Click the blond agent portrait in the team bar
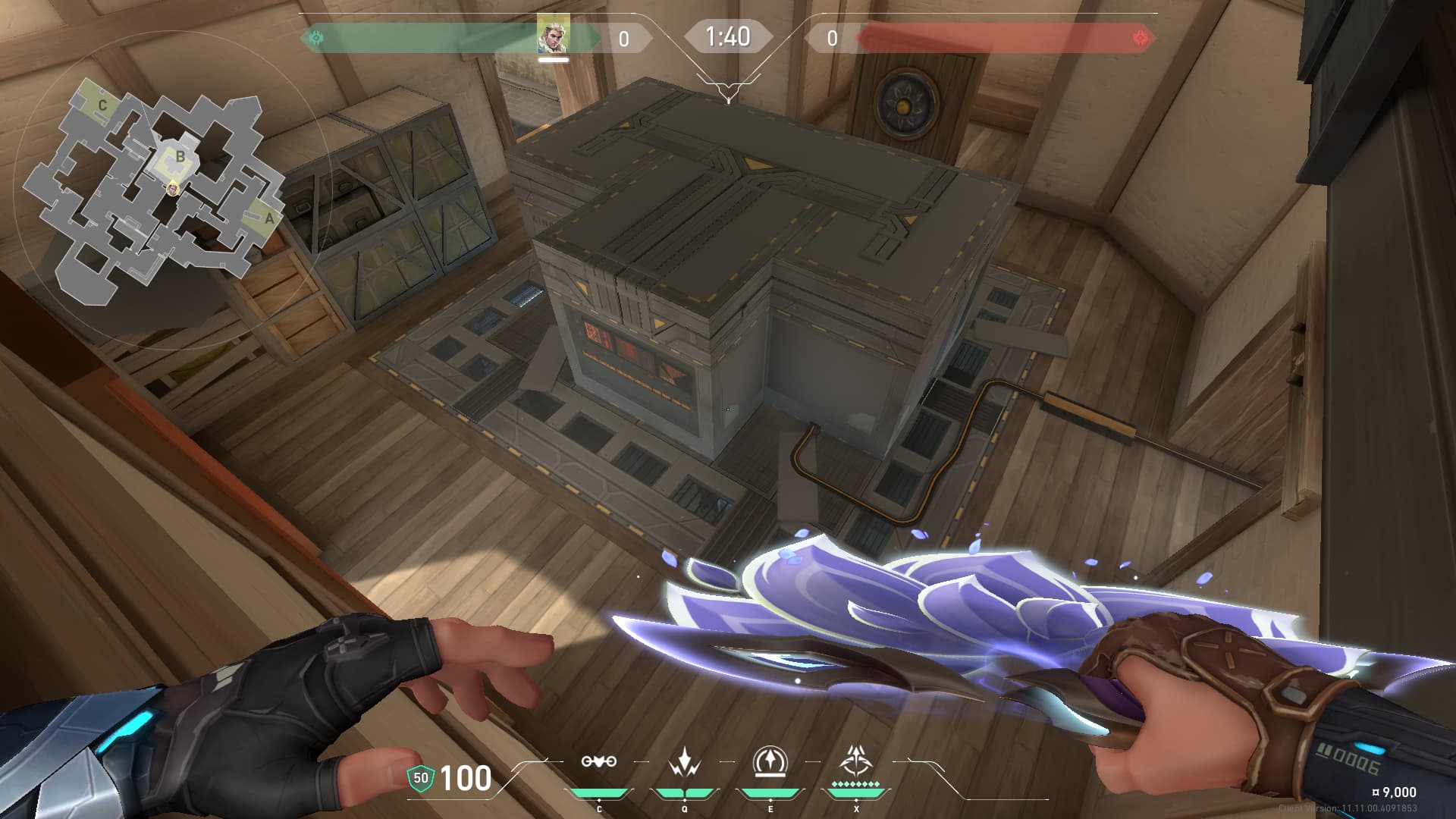 (x=553, y=34)
